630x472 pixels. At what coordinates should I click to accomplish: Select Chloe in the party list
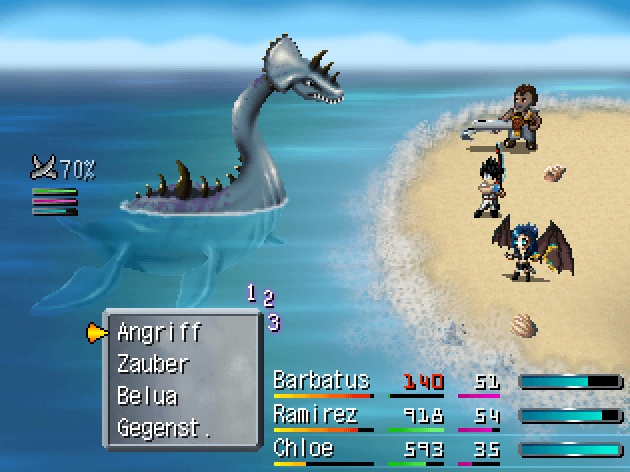tap(305, 449)
